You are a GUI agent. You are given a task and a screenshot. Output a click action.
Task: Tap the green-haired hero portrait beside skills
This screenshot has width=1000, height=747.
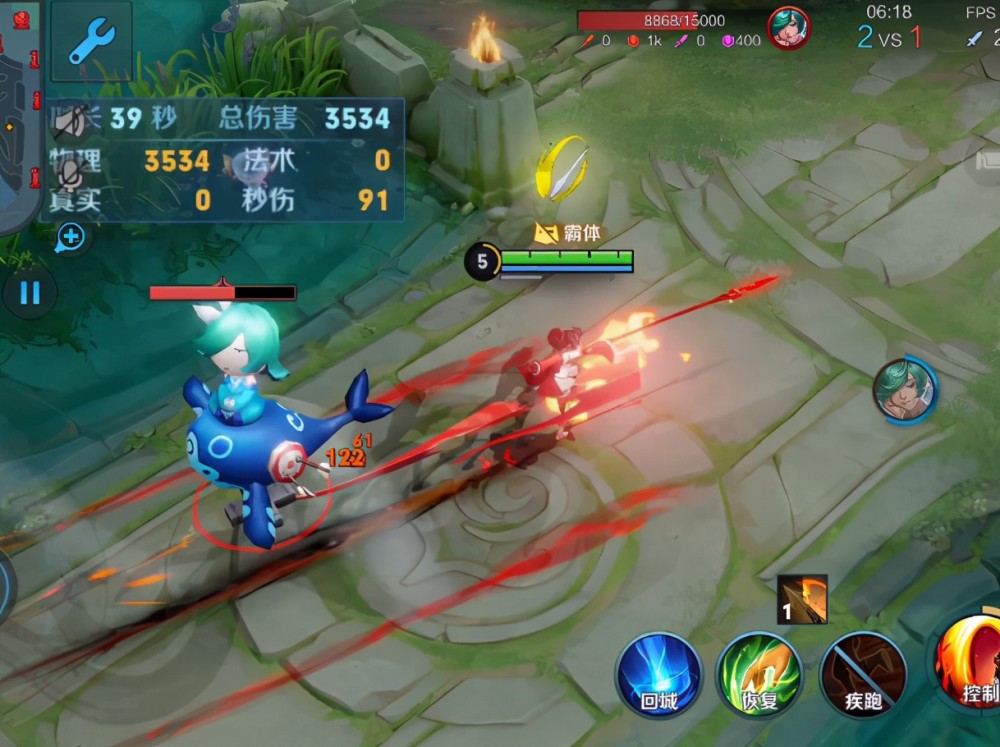pyautogui.click(x=904, y=390)
